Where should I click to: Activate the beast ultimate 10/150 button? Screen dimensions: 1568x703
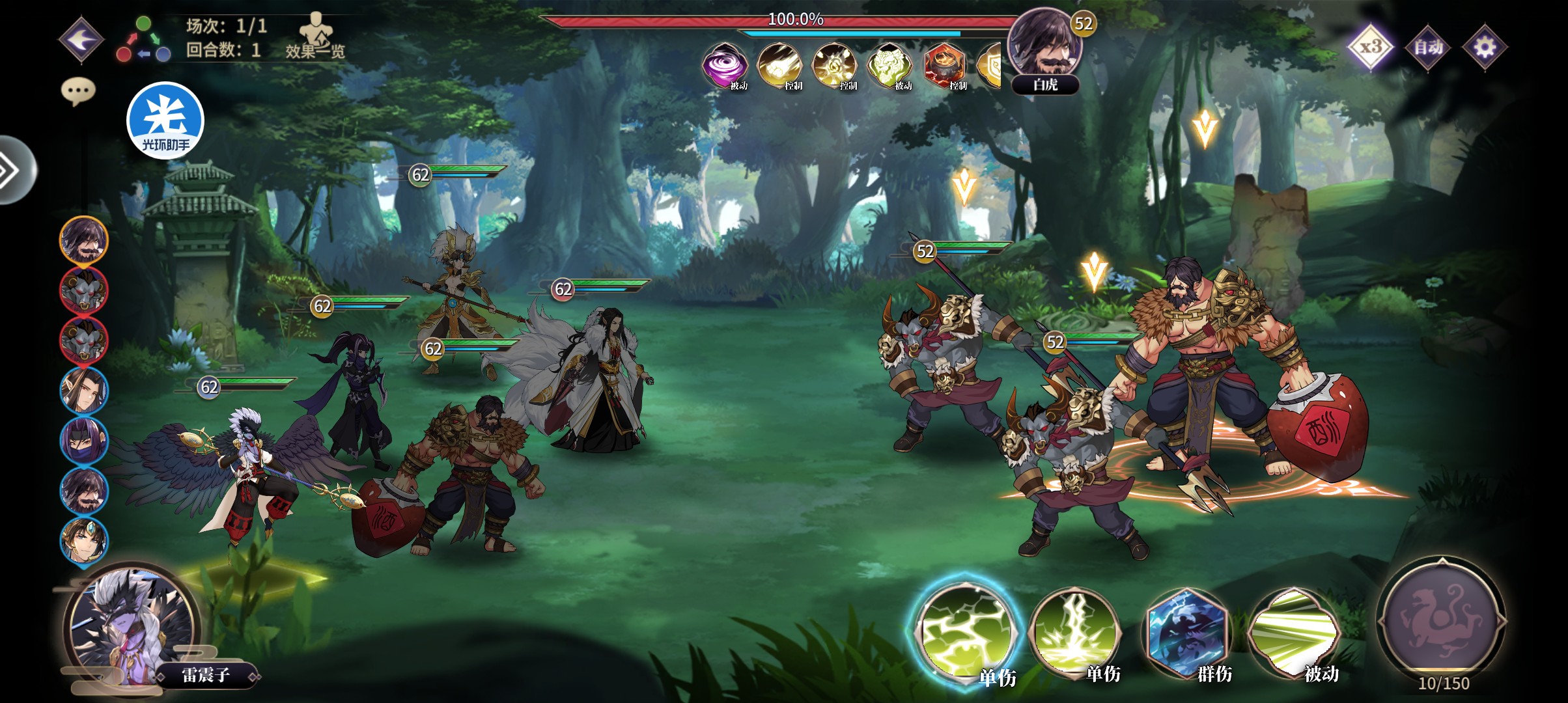point(1442,622)
